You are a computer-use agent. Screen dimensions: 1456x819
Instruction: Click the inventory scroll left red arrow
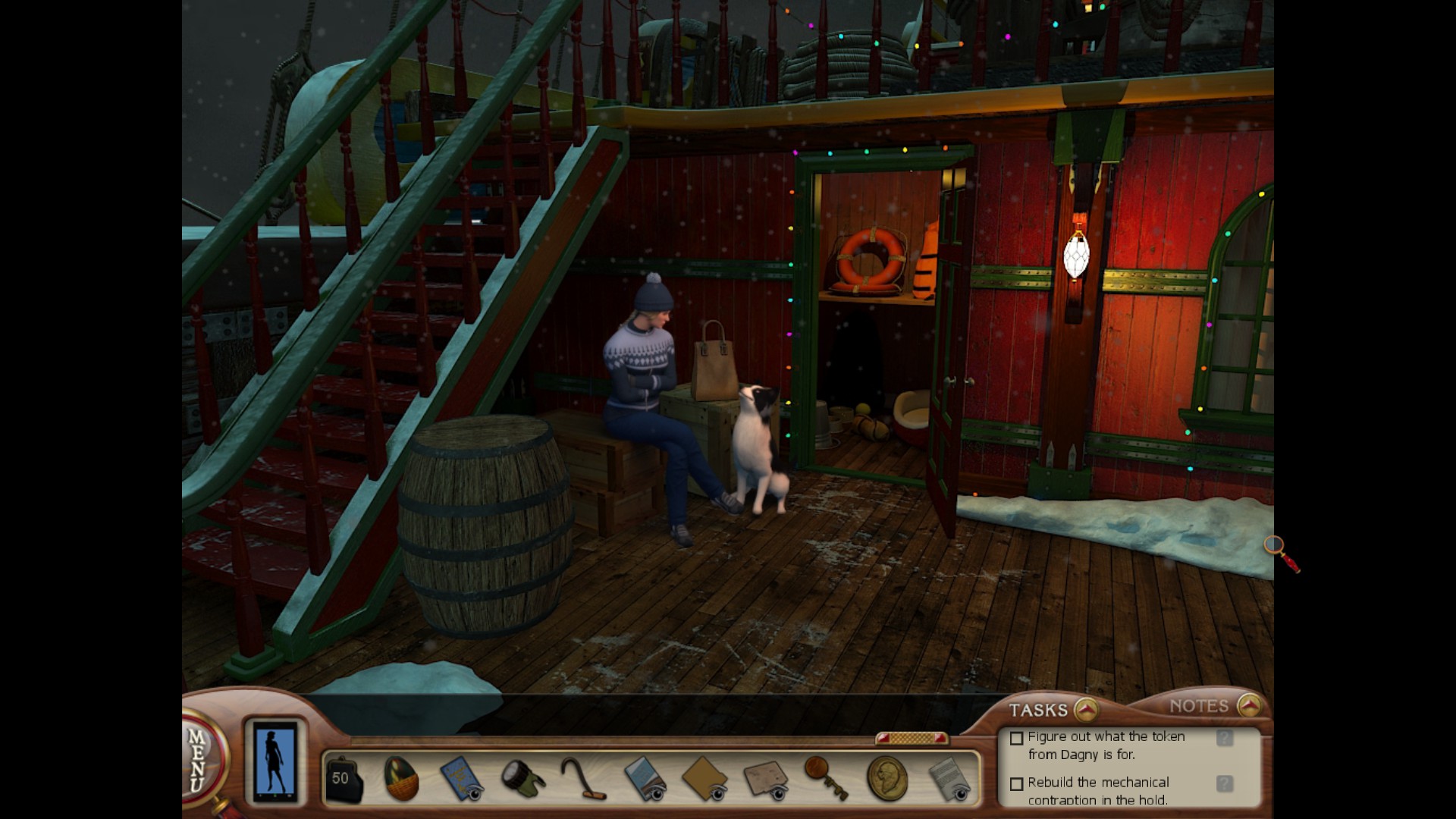click(883, 738)
